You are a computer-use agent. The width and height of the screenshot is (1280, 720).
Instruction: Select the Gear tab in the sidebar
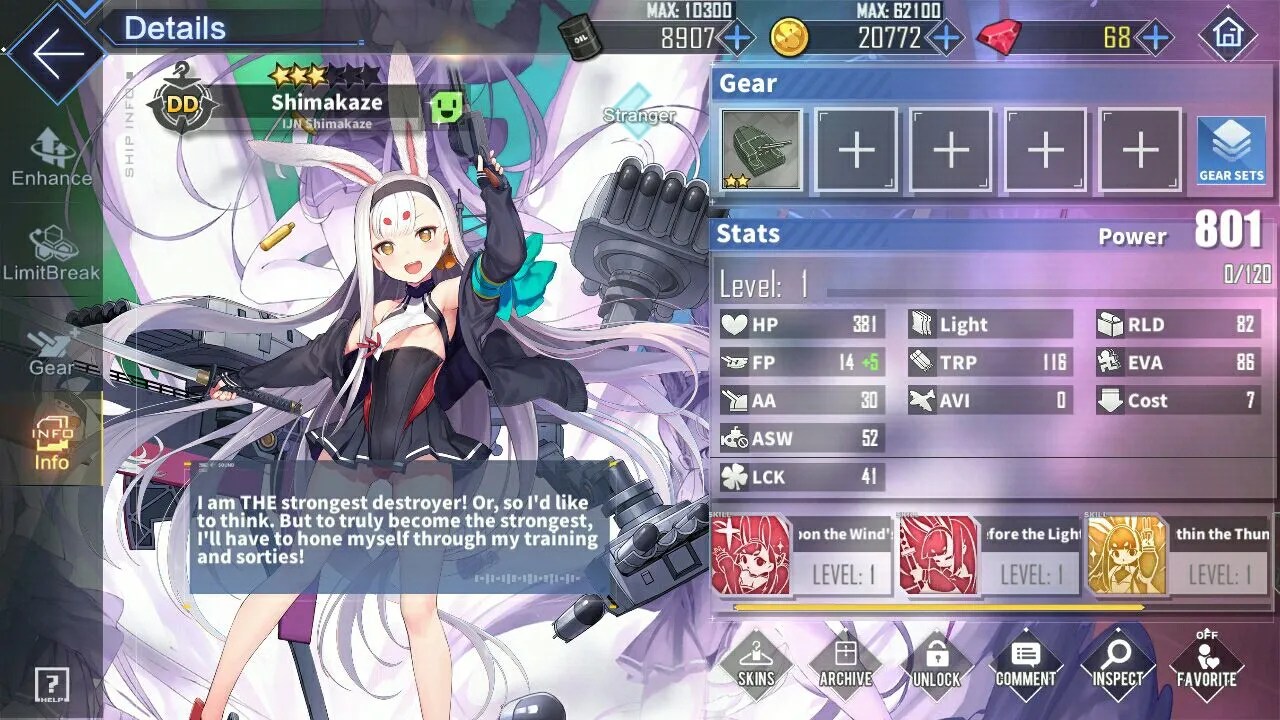tap(51, 350)
